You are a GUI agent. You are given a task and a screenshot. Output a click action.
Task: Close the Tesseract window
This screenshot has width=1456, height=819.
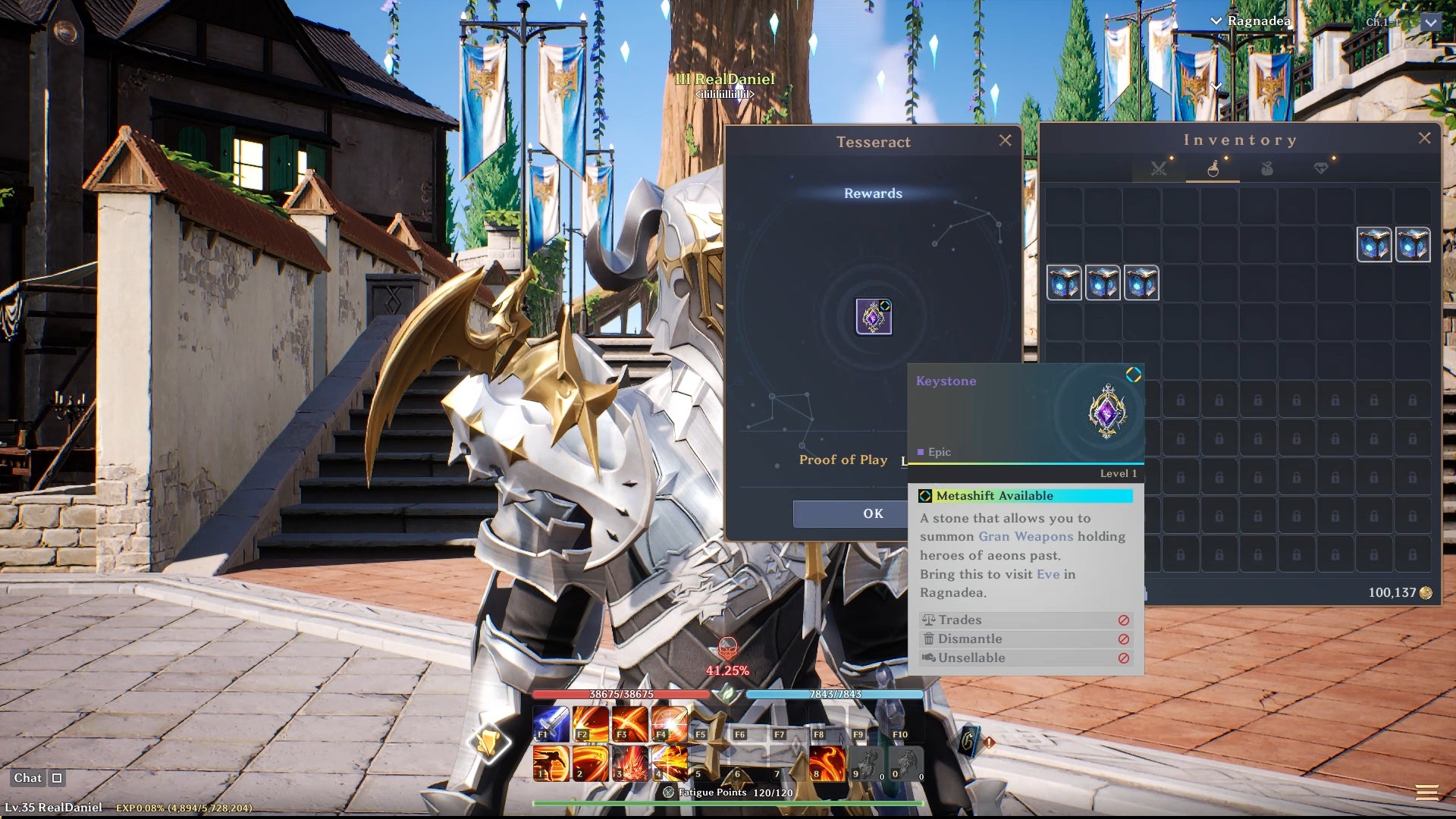1005,140
